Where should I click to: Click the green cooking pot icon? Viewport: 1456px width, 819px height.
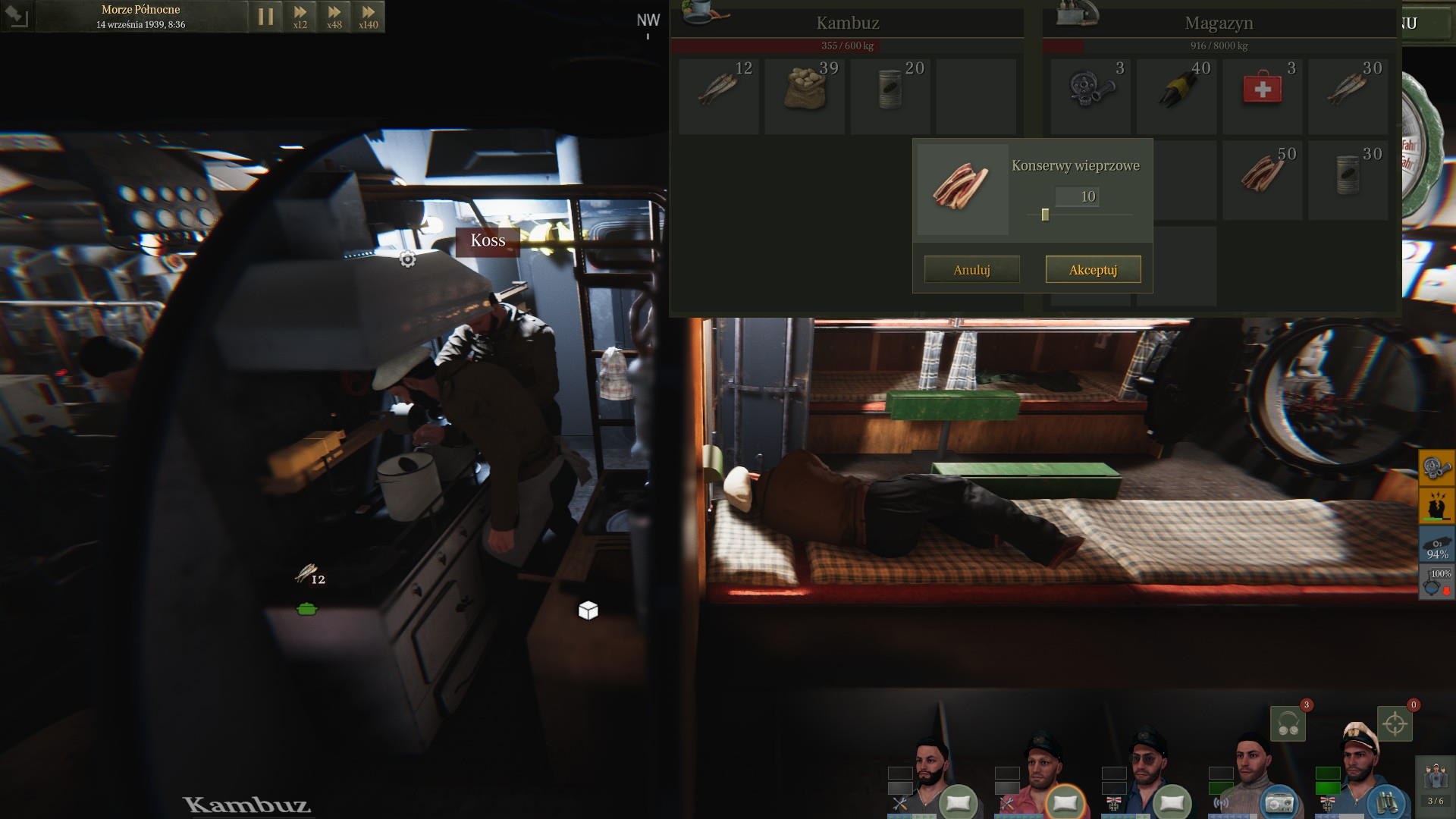coord(306,608)
